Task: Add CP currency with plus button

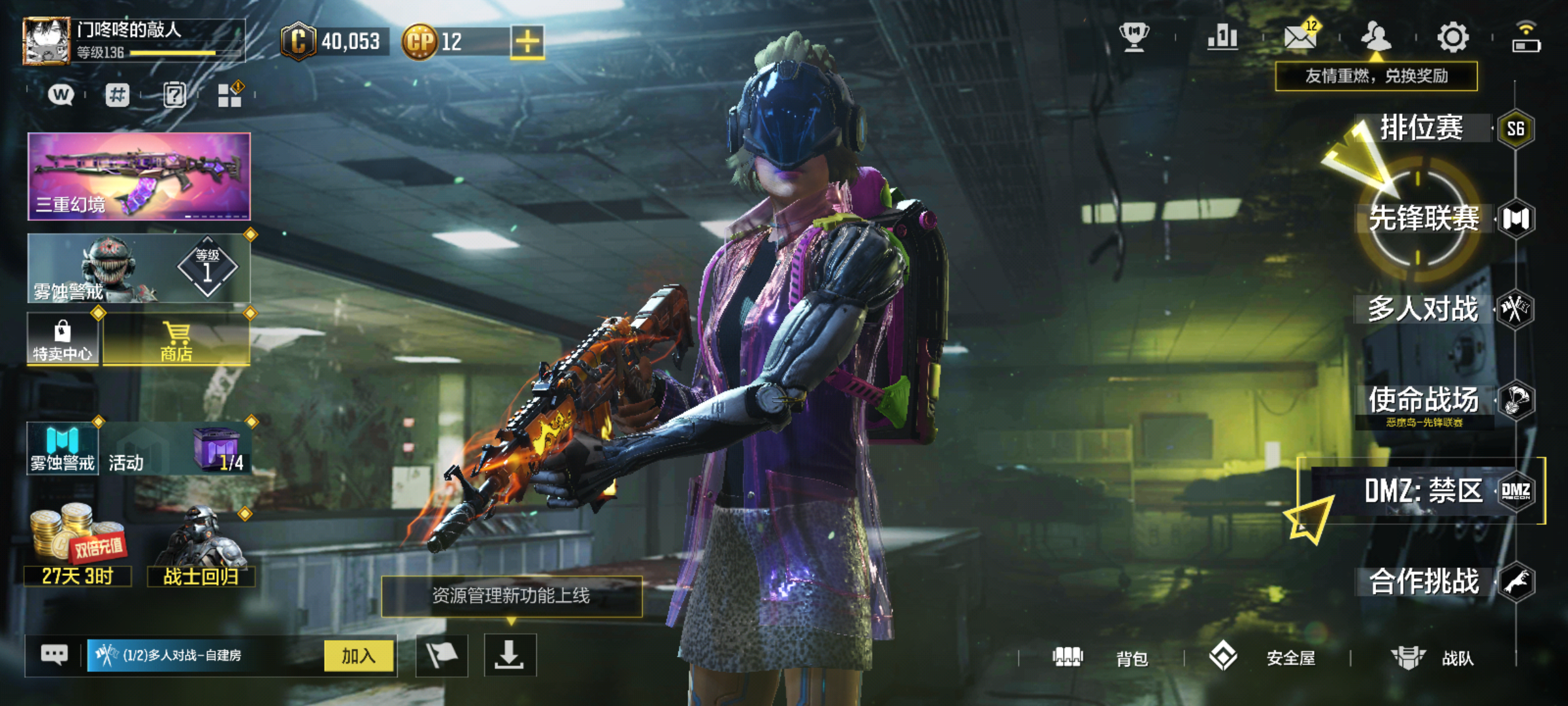Action: coord(527,42)
